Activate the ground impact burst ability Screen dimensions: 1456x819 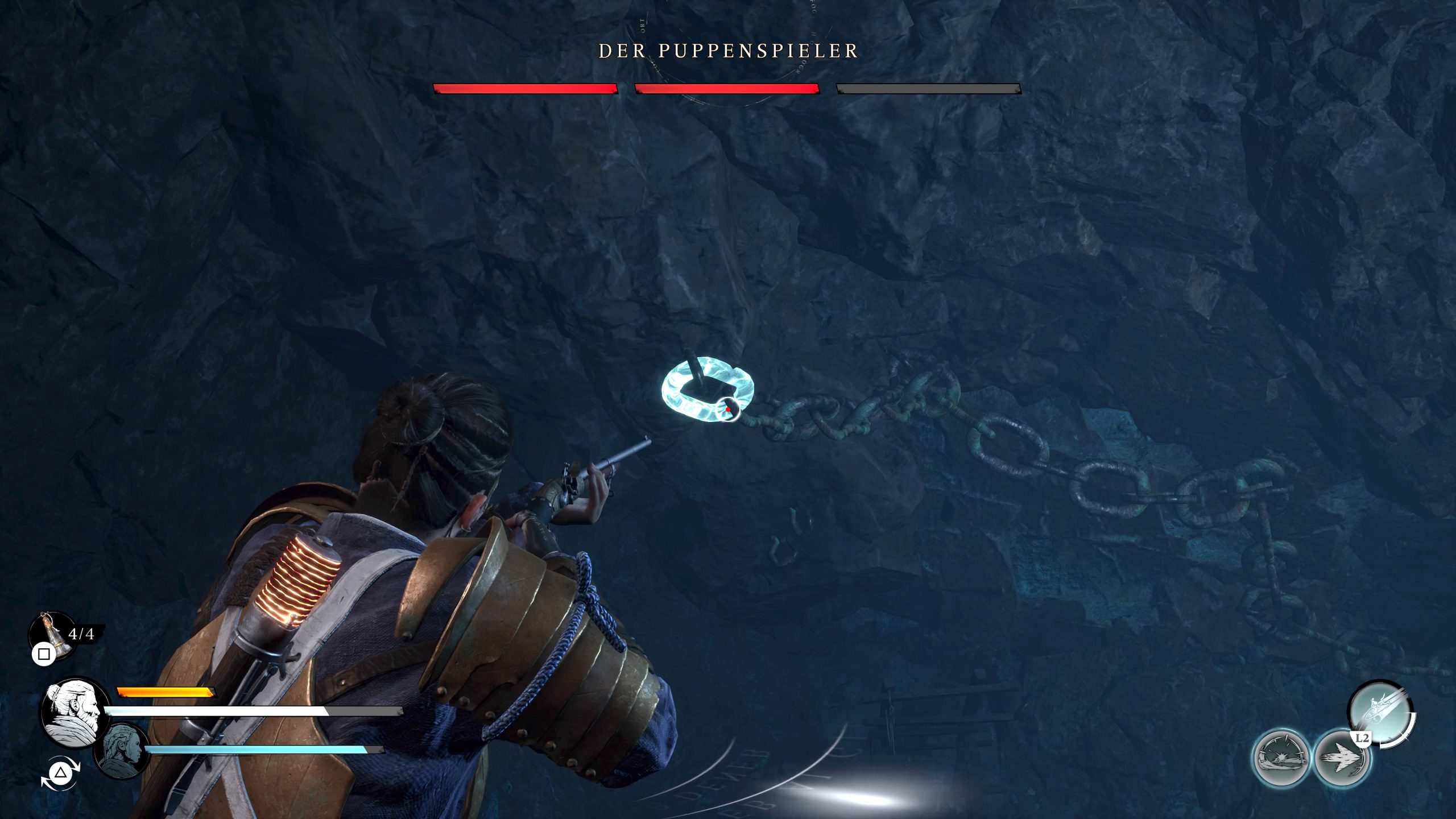click(x=1281, y=759)
